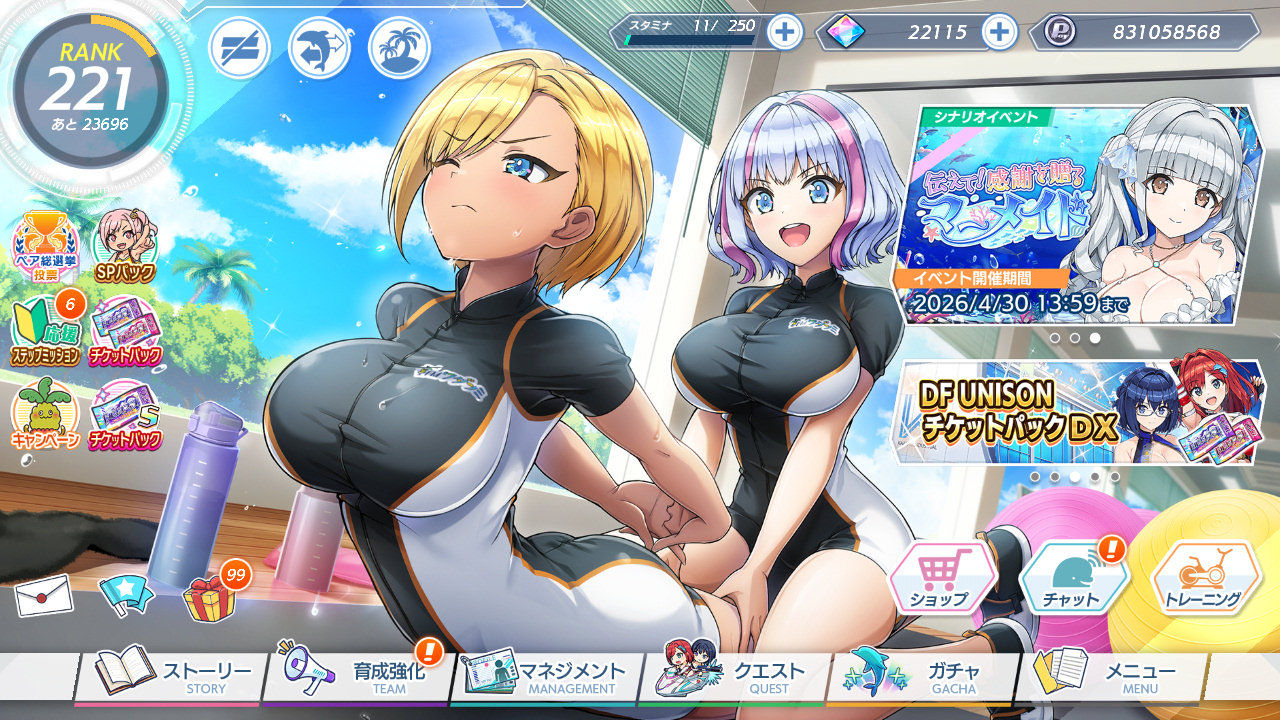This screenshot has height=720, width=1280.
Task: Open the Team training menu
Action: point(358,676)
